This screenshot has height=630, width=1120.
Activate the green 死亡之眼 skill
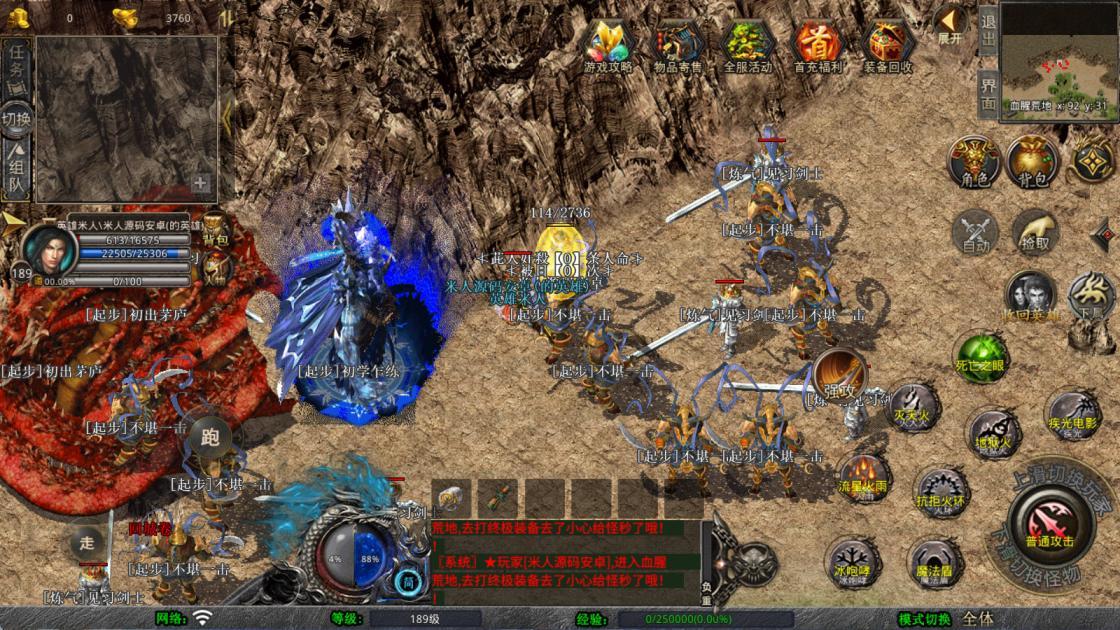click(x=980, y=357)
